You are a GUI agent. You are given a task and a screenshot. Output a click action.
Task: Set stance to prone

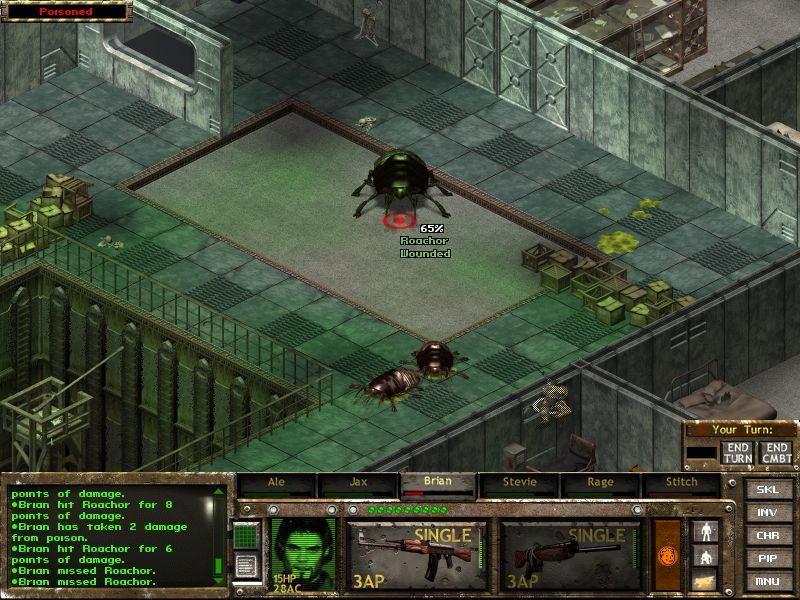706,580
